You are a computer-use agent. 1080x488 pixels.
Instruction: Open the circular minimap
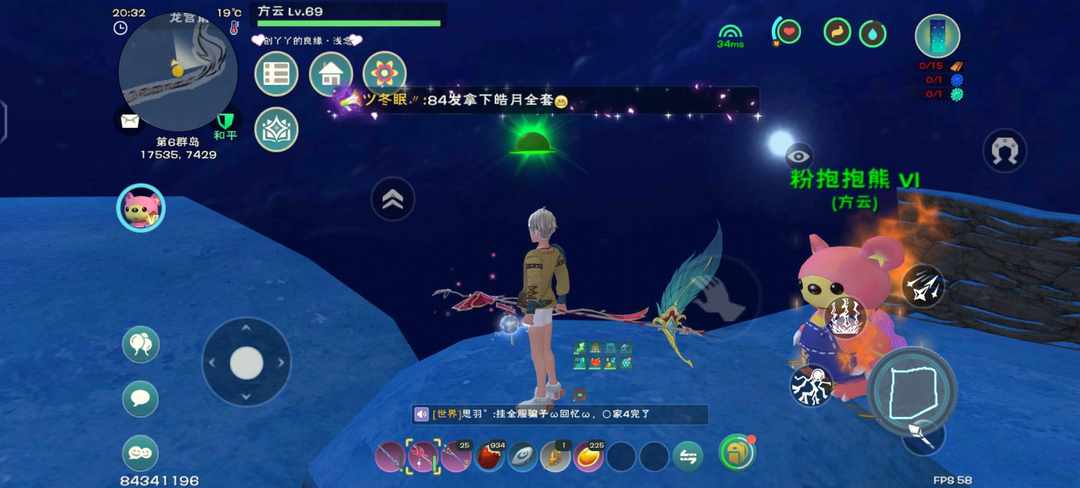point(177,72)
